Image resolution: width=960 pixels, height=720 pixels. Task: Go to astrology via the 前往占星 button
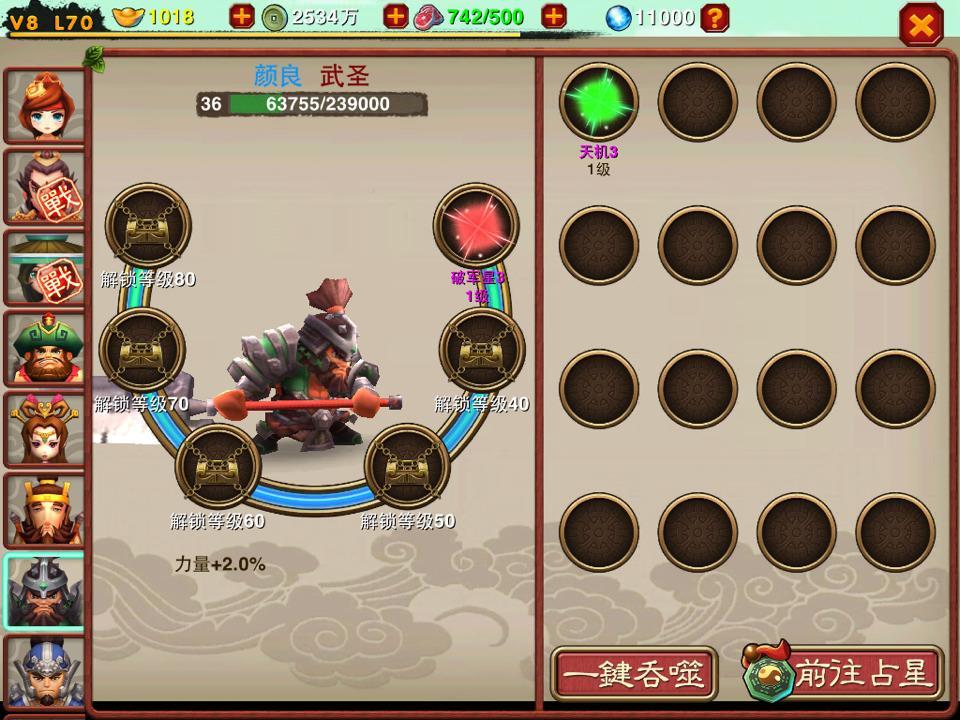tap(842, 673)
